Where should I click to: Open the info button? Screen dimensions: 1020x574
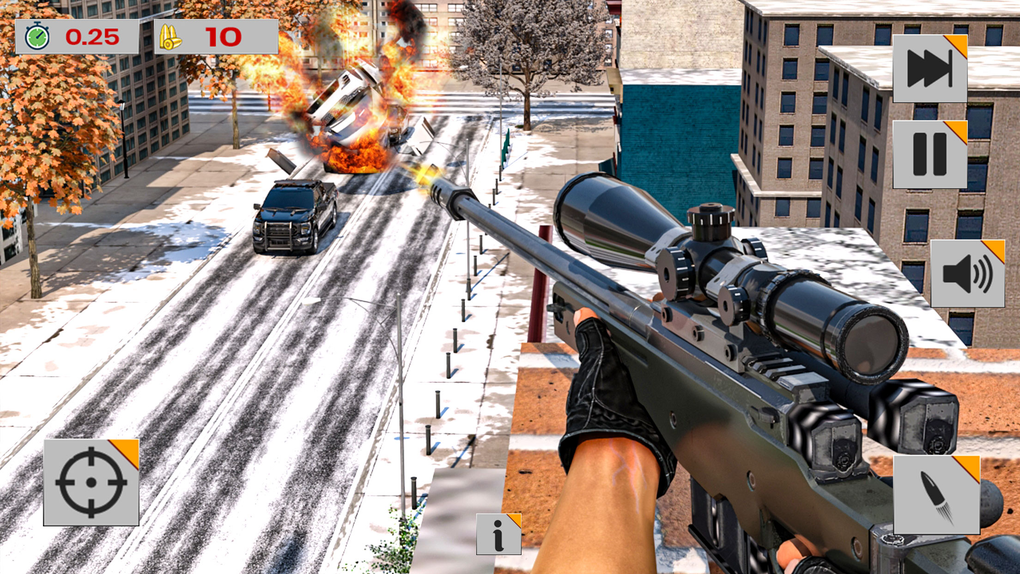498,534
